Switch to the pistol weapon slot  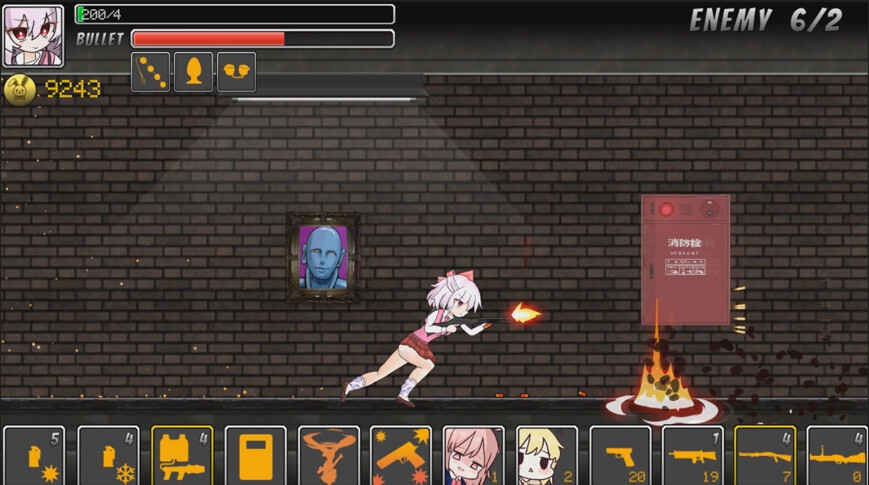click(620, 457)
